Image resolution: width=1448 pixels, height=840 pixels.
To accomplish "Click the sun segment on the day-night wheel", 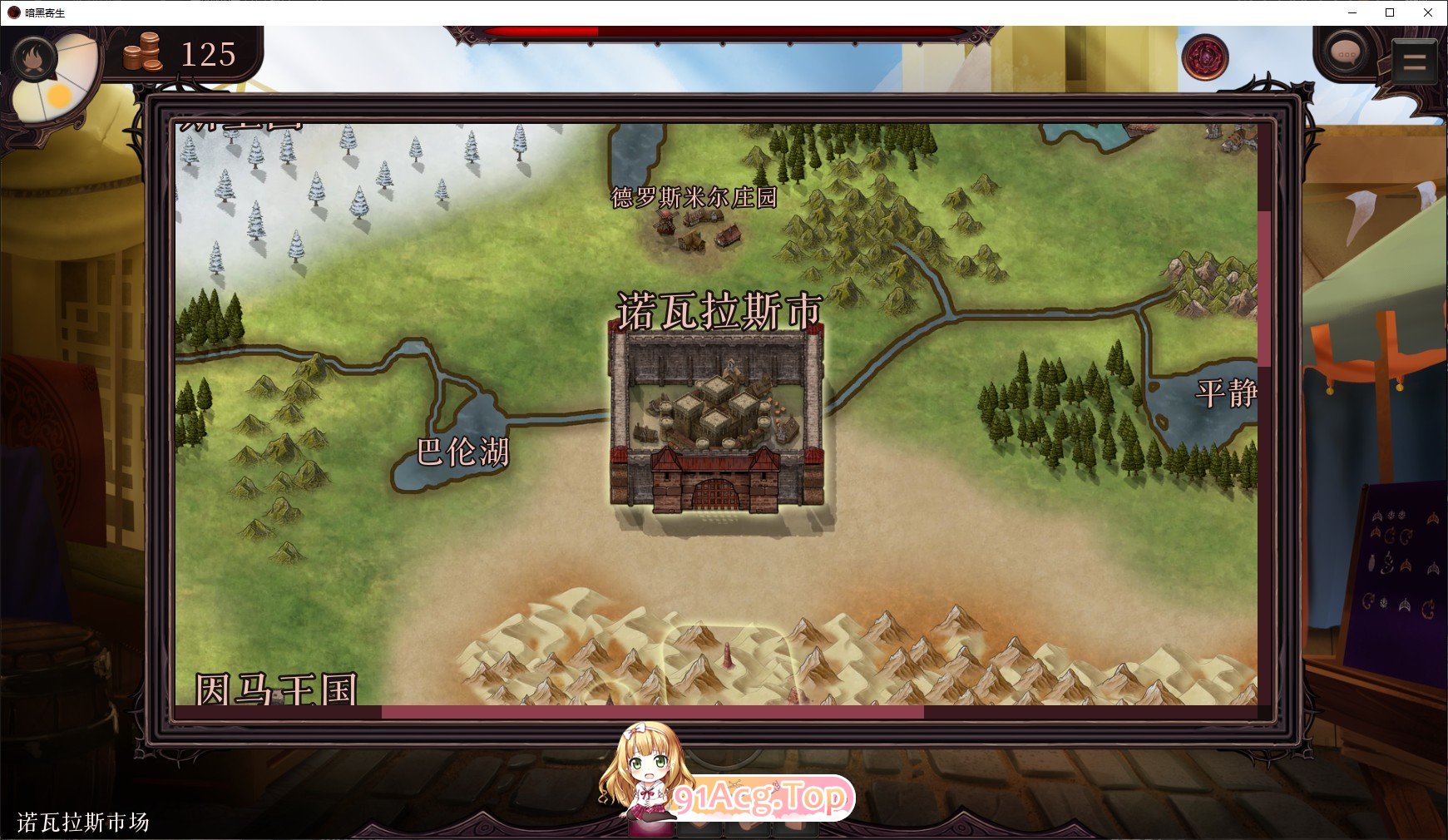I will coord(58,96).
